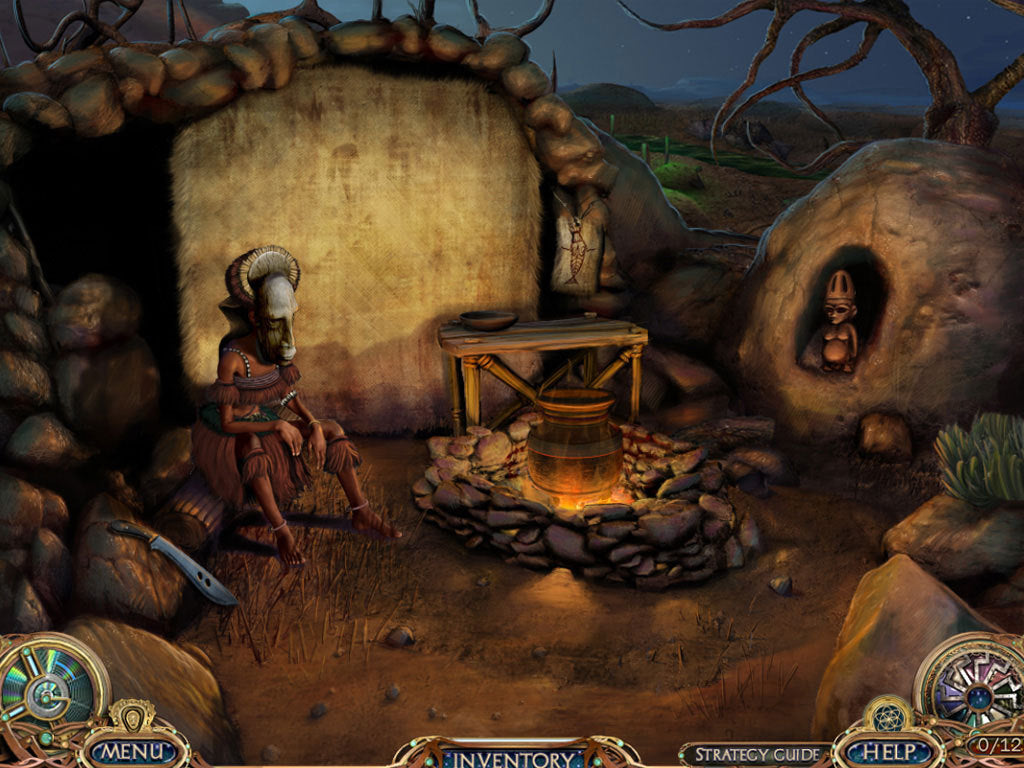1024x768 pixels.
Task: Click the mask emblem above Menu
Action: (131, 716)
